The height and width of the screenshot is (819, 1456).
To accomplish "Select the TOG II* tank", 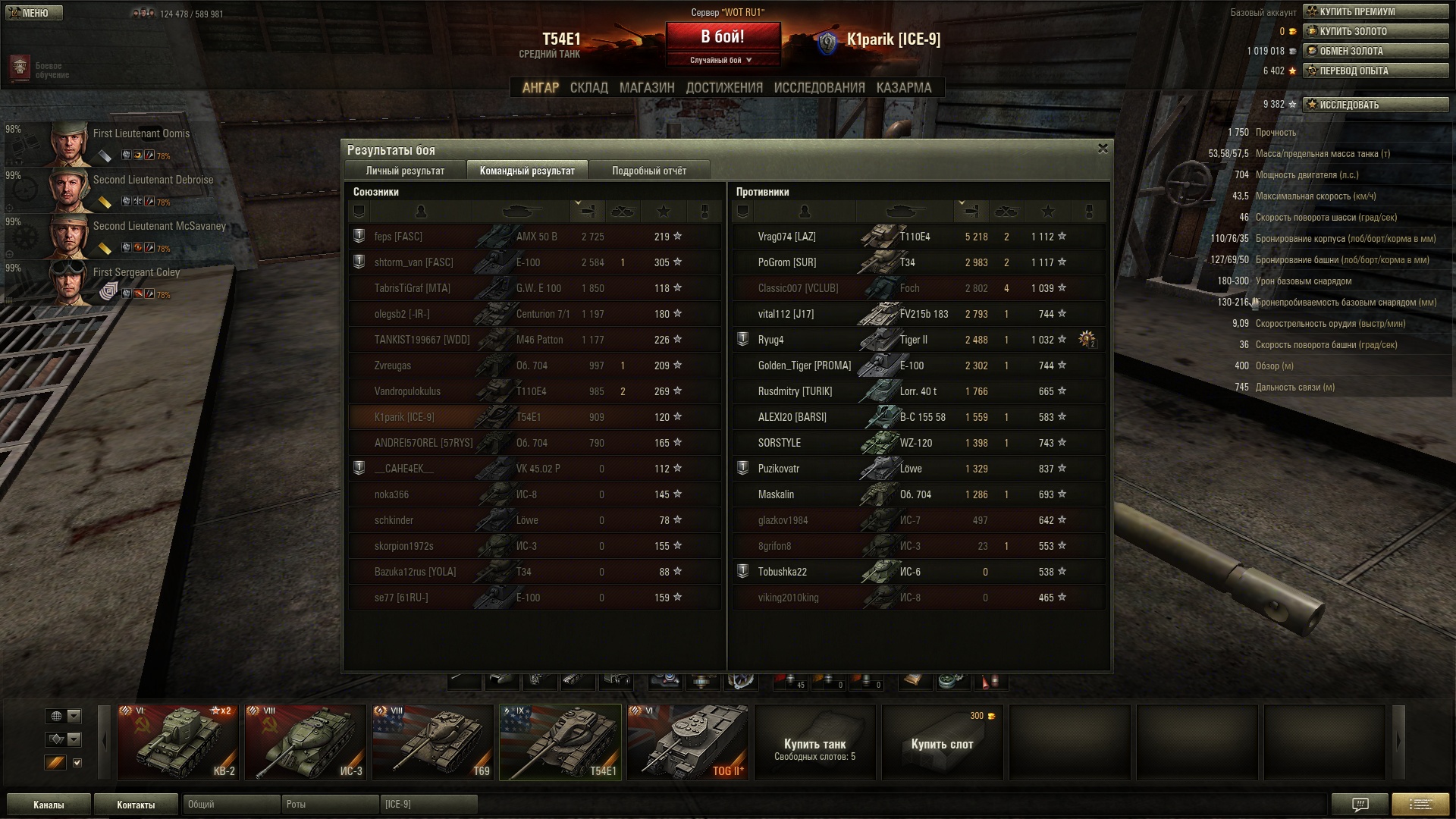I will (688, 742).
